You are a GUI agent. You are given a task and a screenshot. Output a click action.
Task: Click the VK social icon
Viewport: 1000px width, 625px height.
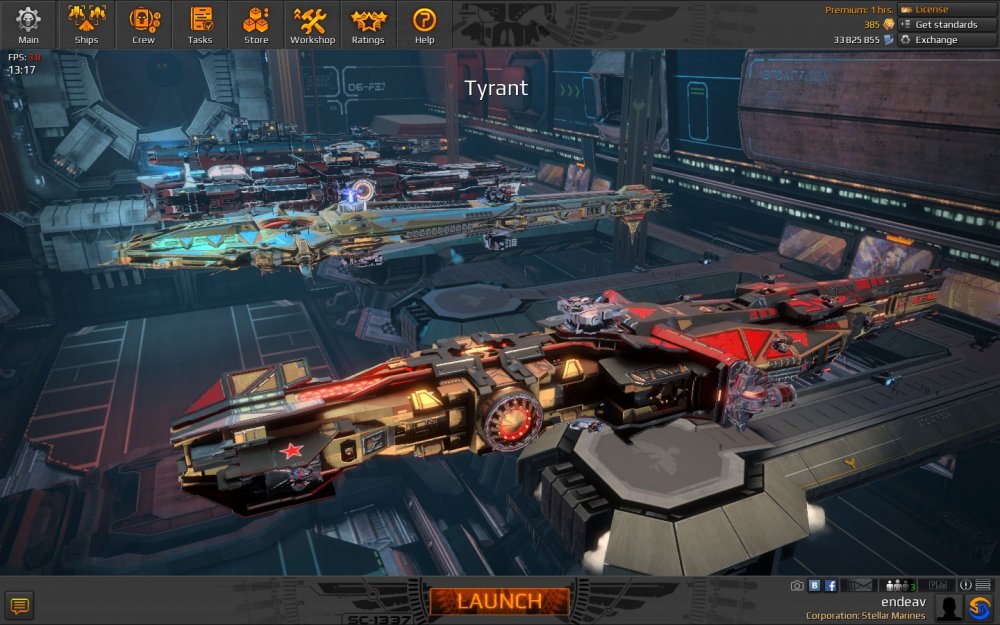click(x=814, y=586)
